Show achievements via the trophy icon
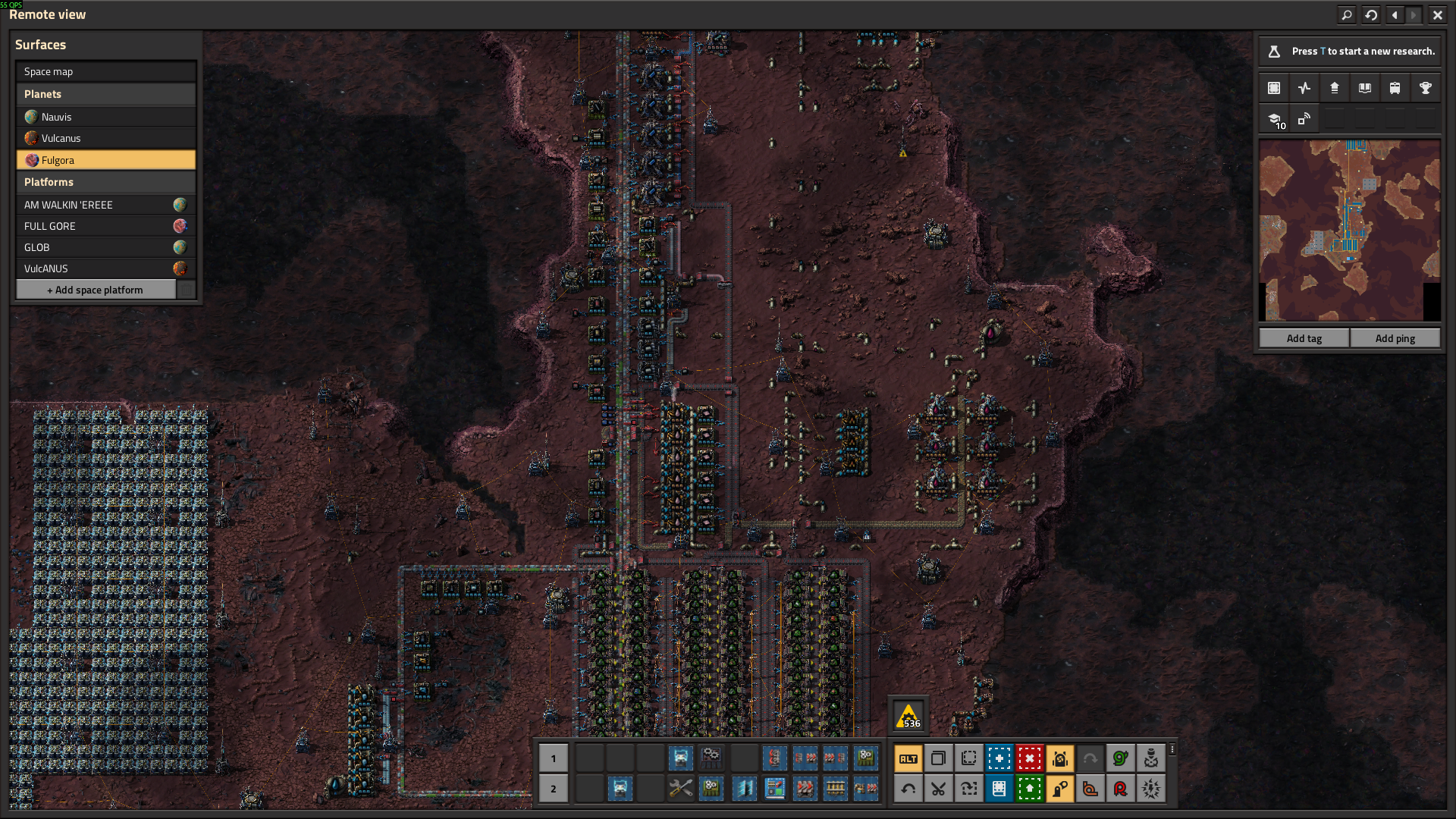Viewport: 1456px width, 819px height. pos(1425,88)
